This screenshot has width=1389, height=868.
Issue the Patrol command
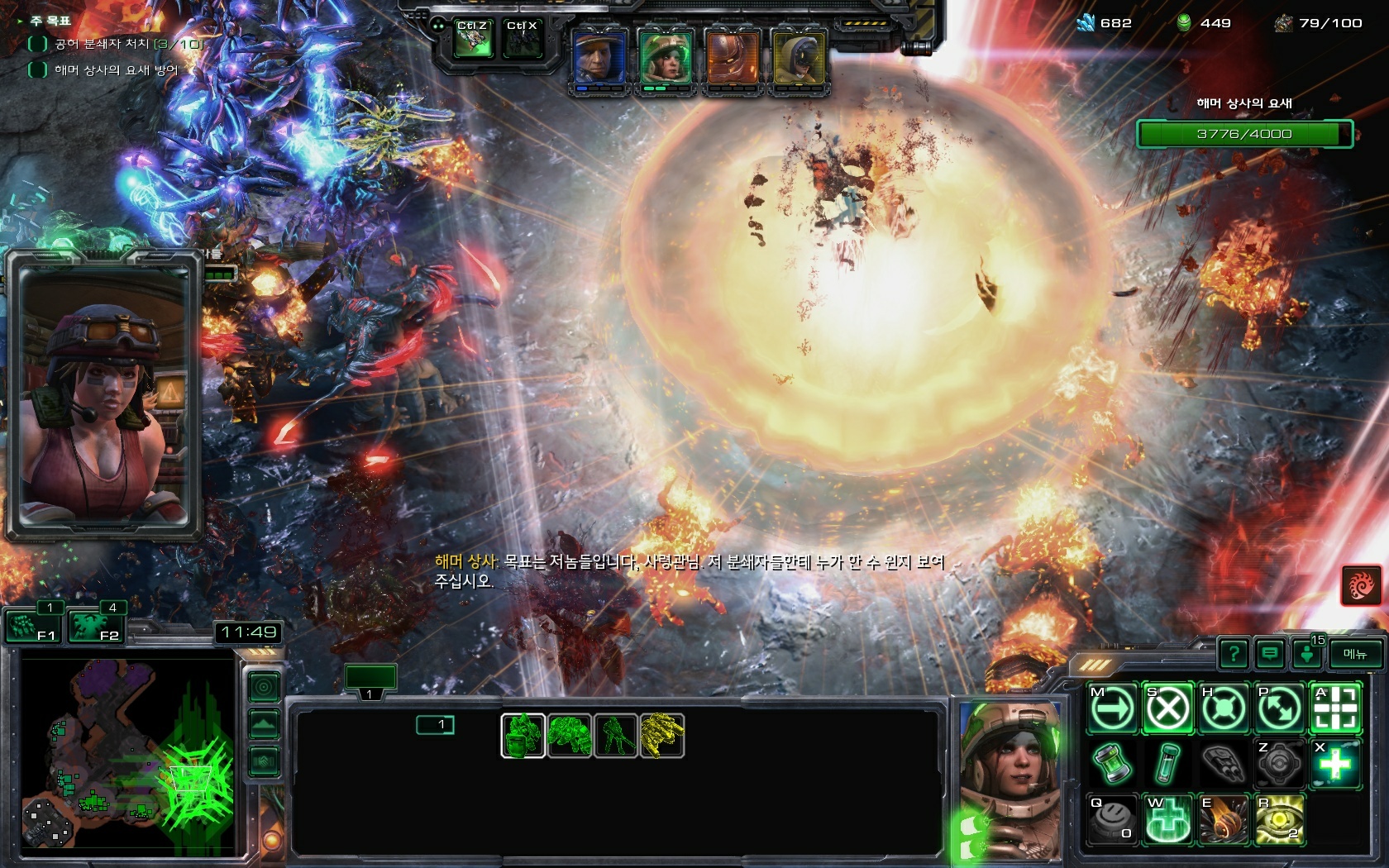click(1278, 708)
